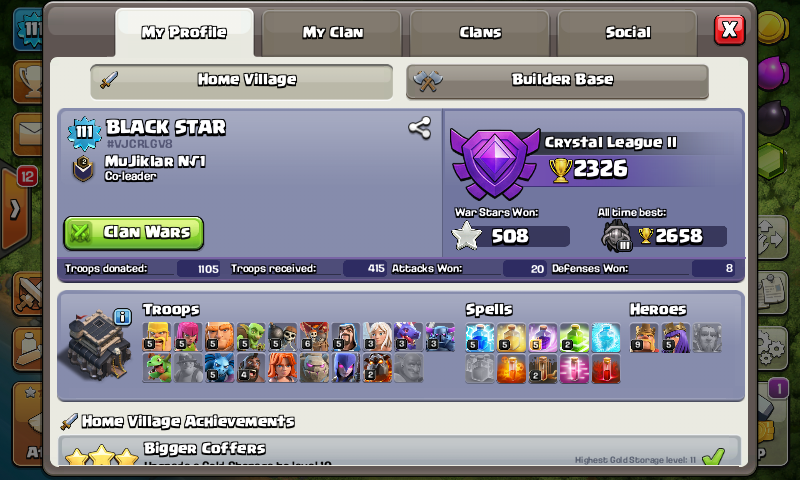Screen dimensions: 800x480
Task: Expand the left side arrow panel
Action: click(14, 210)
